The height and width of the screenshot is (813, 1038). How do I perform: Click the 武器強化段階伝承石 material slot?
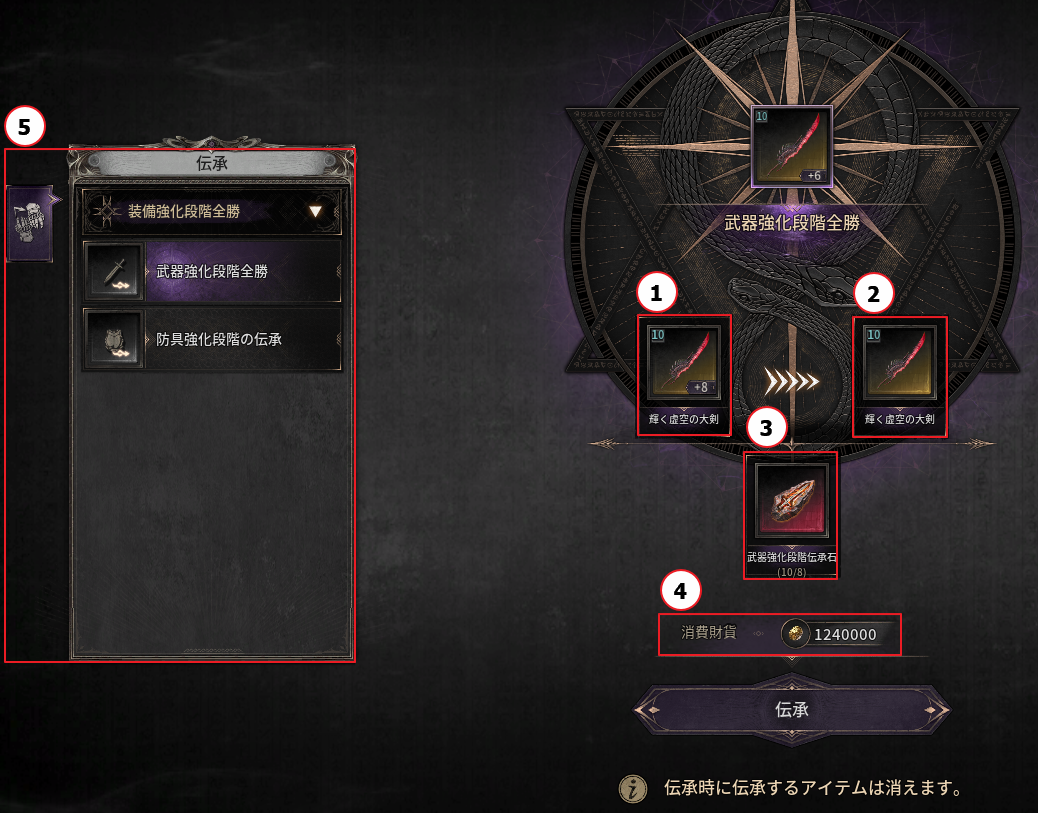coord(792,499)
